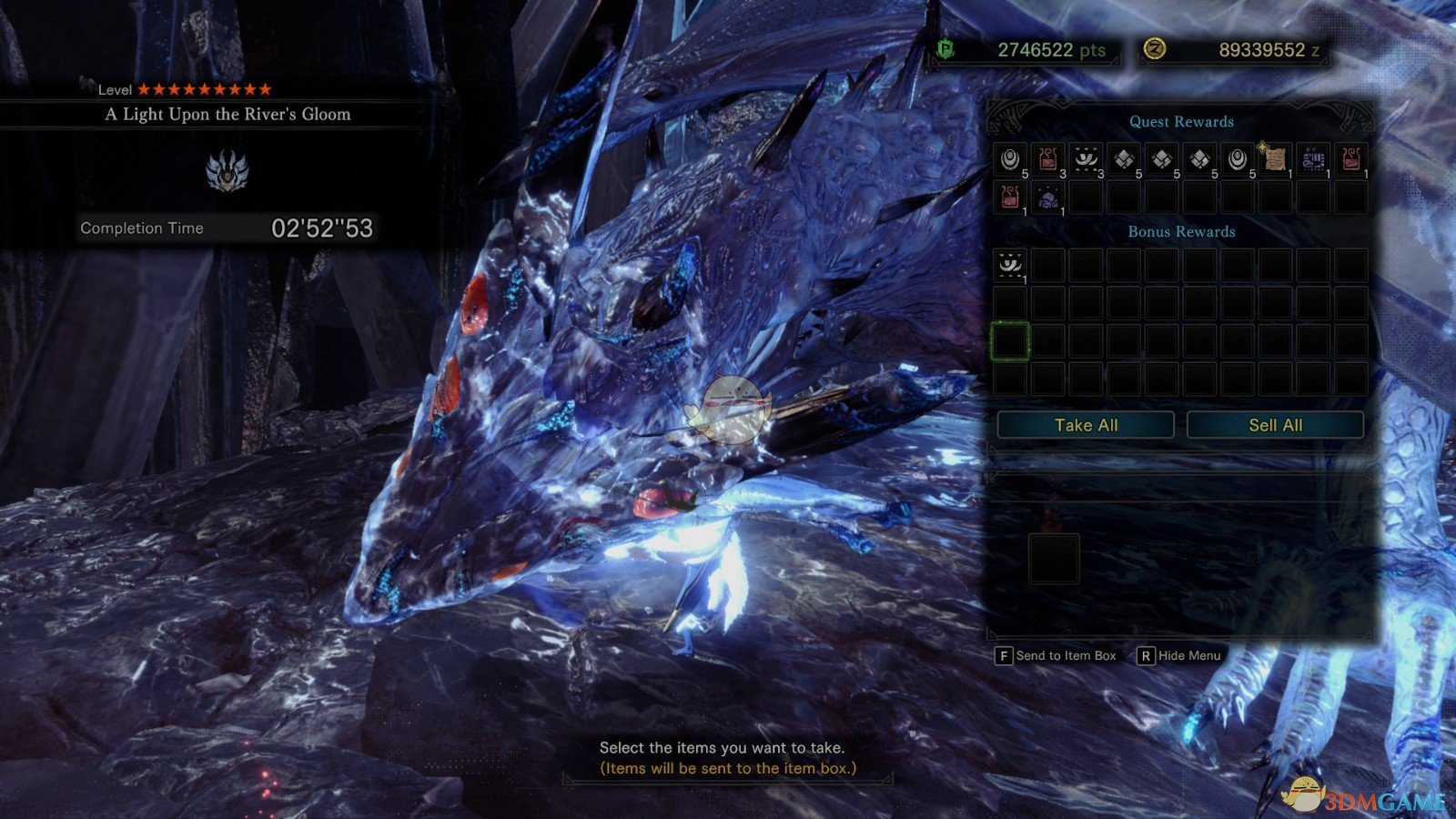Viewport: 1456px width, 819px height.
Task: Pick the purple patterned reward item
Action: [x=1313, y=159]
